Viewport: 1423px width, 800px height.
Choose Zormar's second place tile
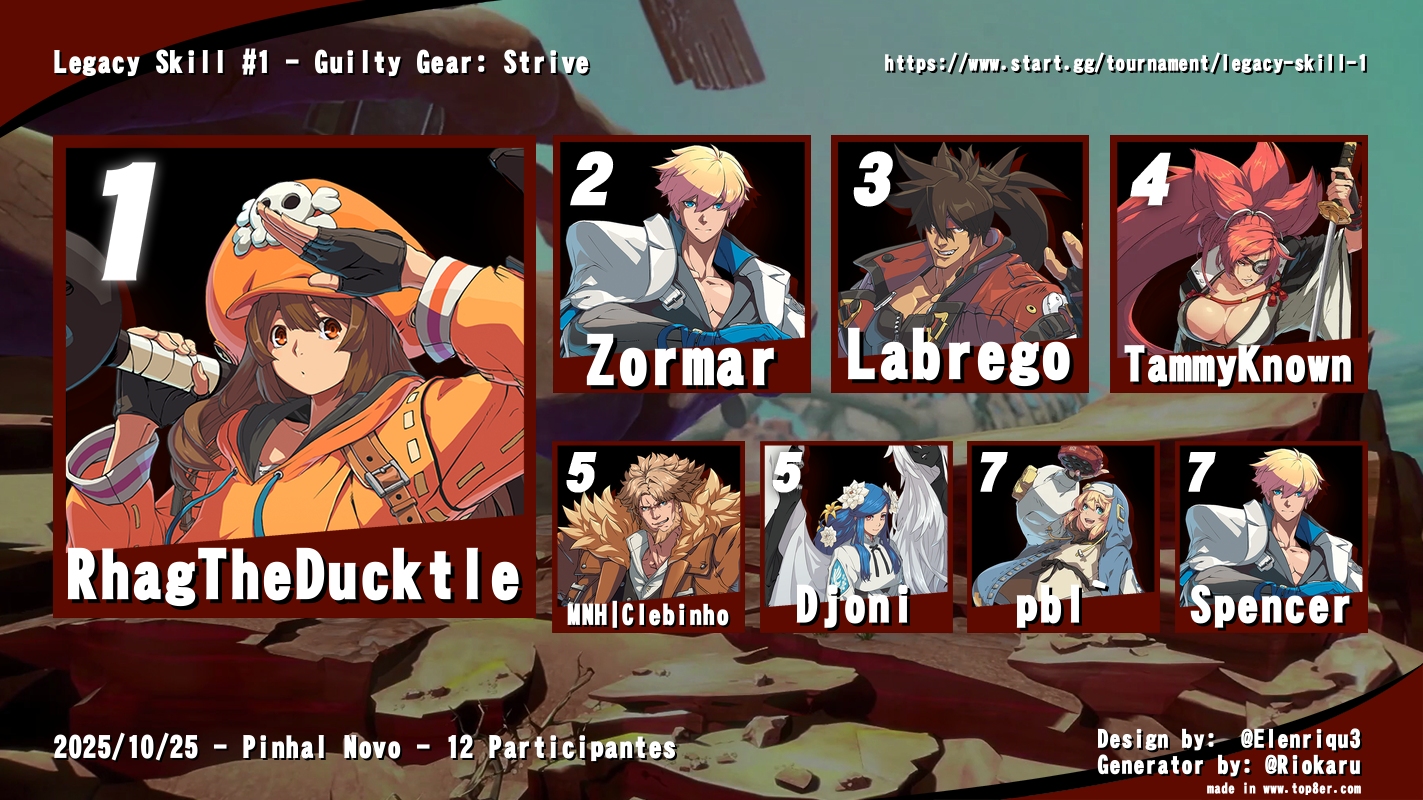(681, 264)
